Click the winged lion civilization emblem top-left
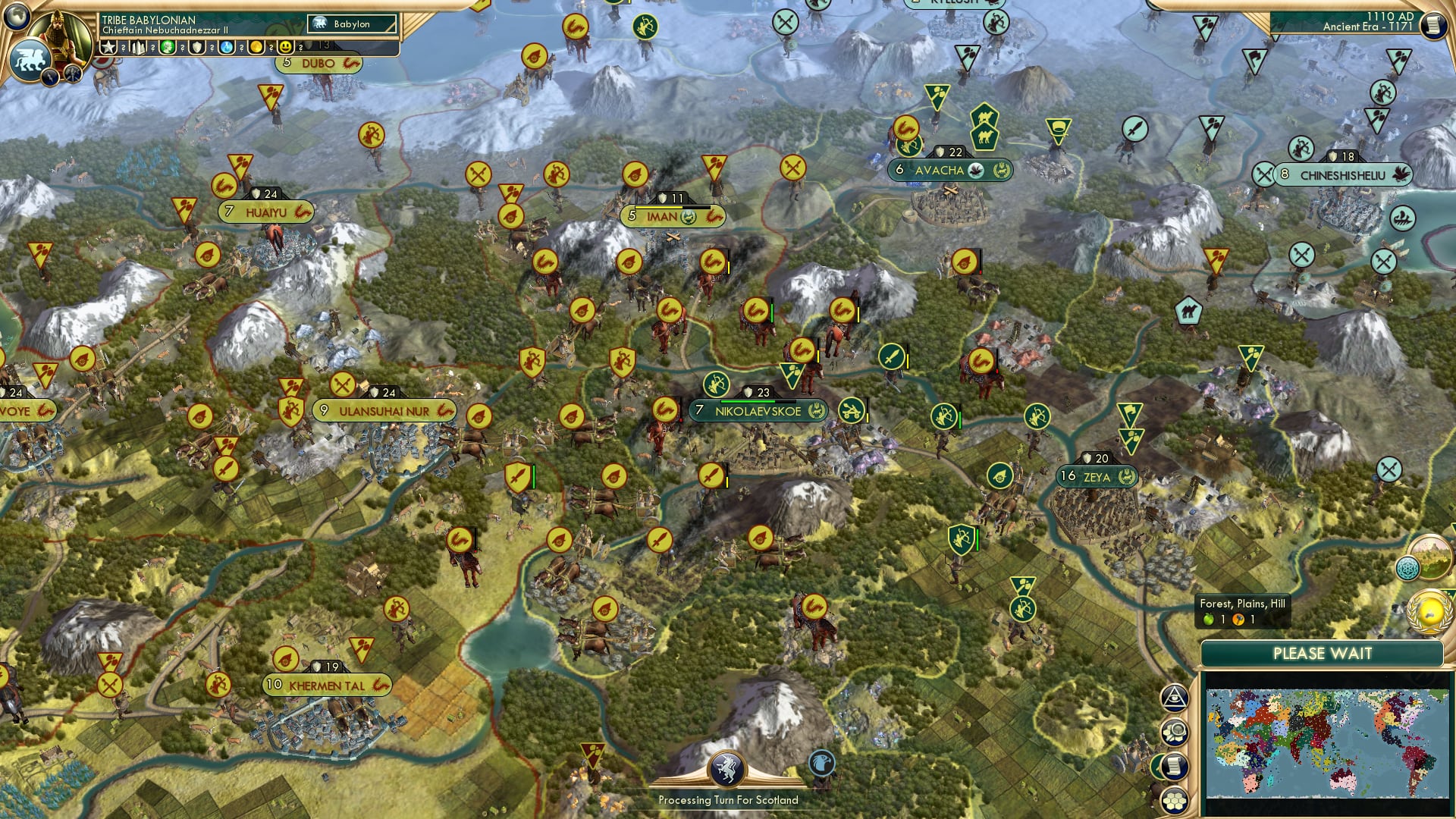The width and height of the screenshot is (1456, 819). (x=29, y=58)
